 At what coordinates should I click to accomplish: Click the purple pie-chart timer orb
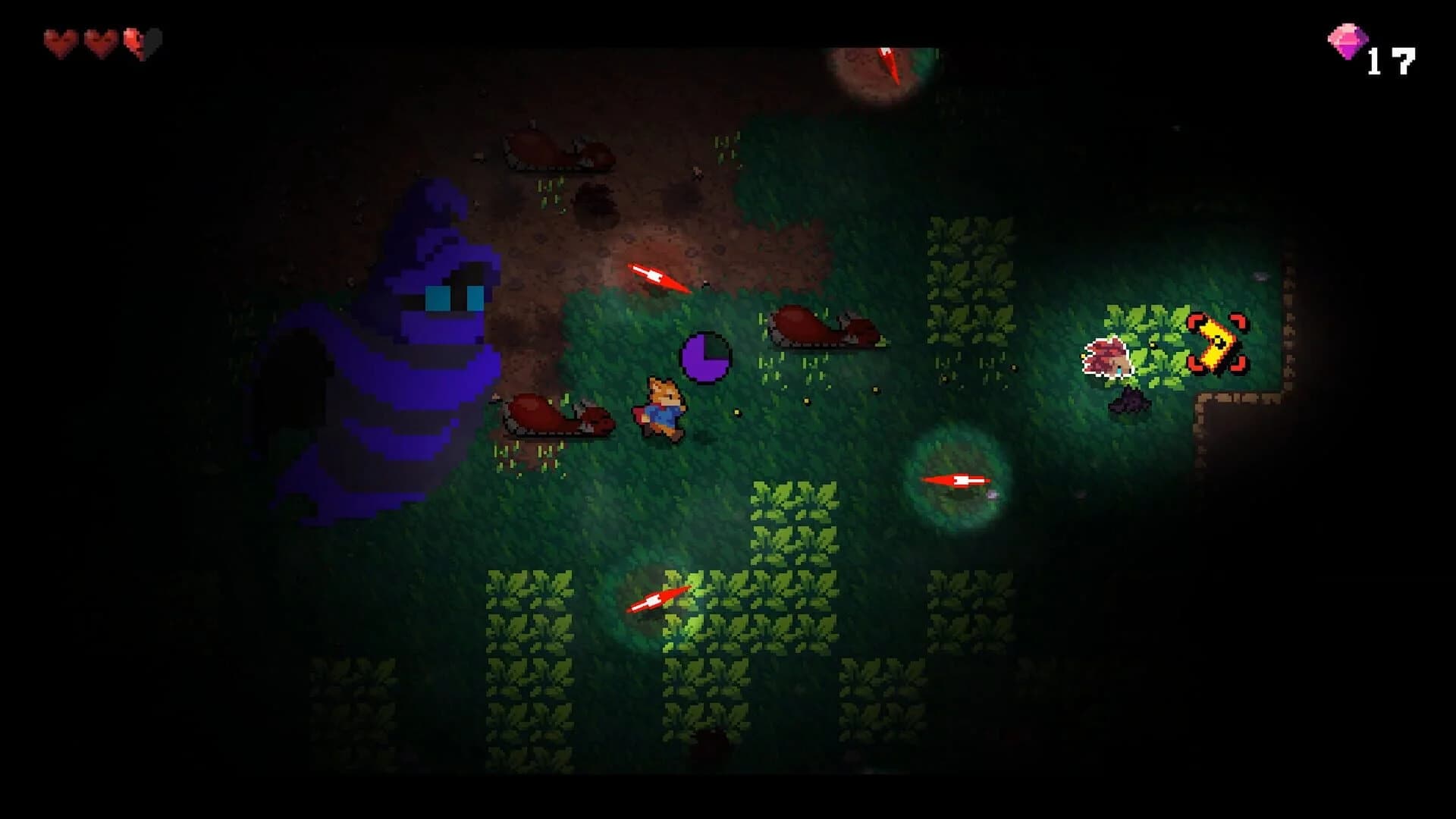coord(705,356)
